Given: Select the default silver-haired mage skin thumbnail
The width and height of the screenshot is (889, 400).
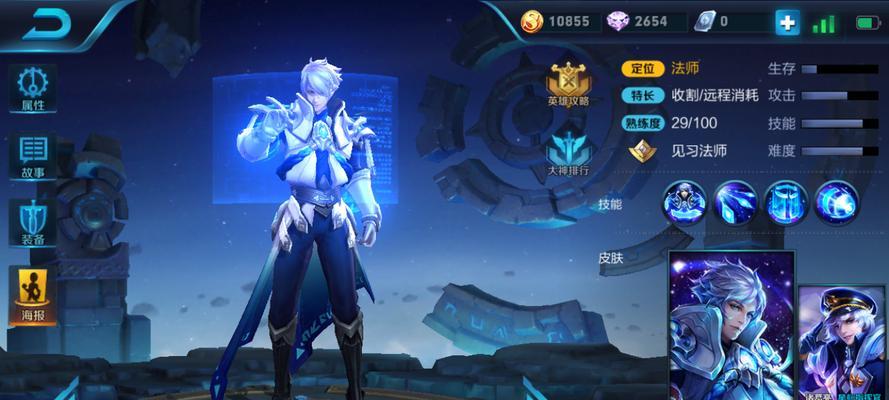Looking at the screenshot, I should [x=731, y=326].
